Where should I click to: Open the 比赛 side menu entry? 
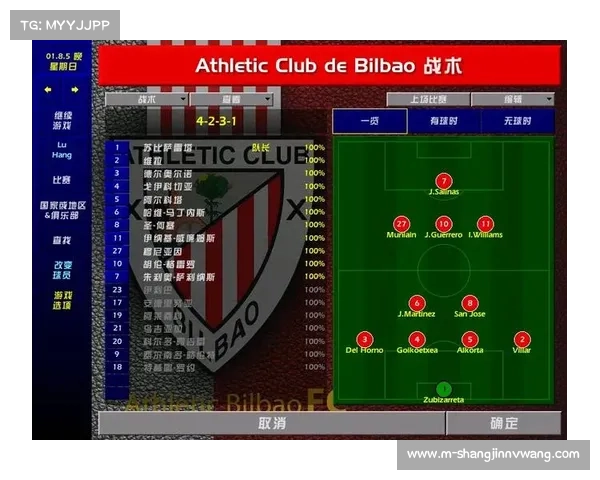62,180
